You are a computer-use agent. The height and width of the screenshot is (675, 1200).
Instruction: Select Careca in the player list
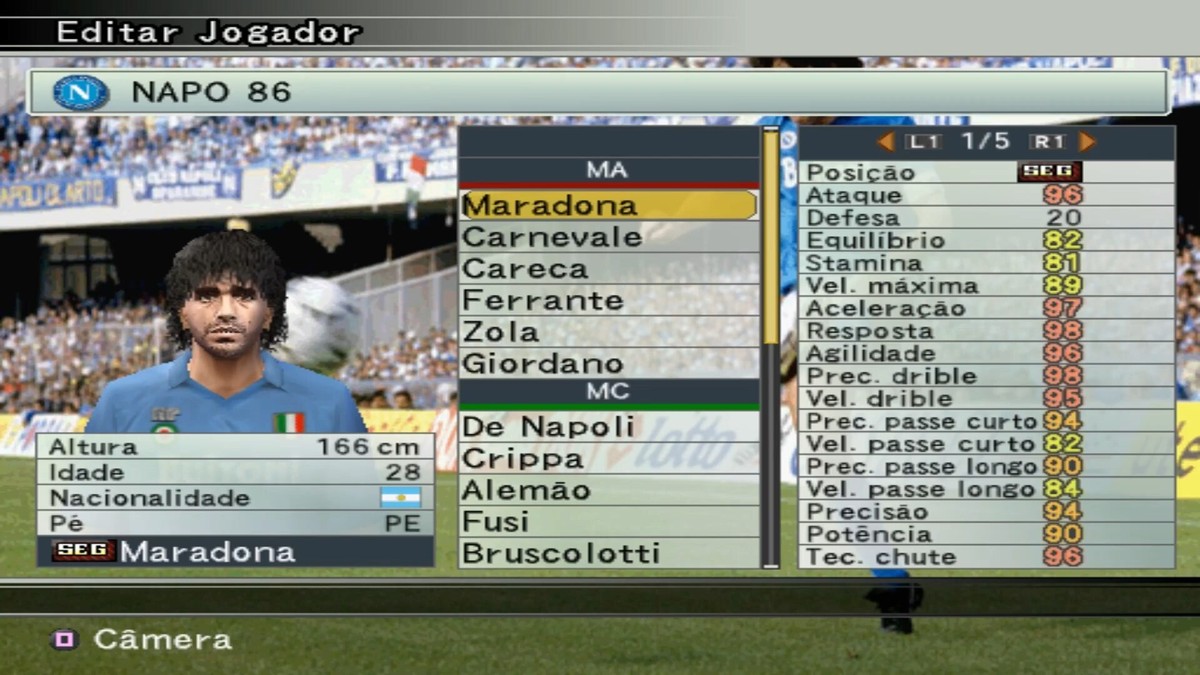pyautogui.click(x=608, y=269)
